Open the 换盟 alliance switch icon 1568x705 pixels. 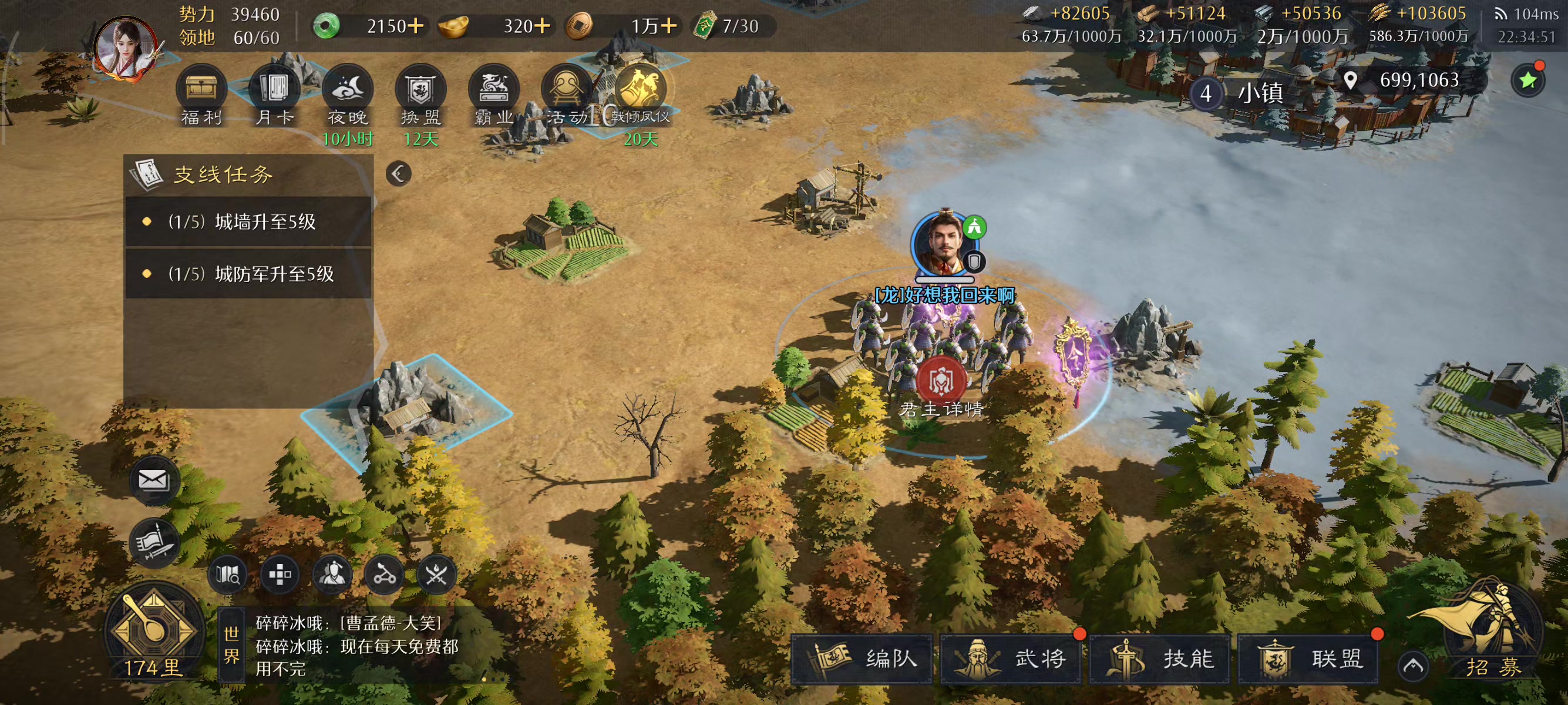(x=420, y=91)
